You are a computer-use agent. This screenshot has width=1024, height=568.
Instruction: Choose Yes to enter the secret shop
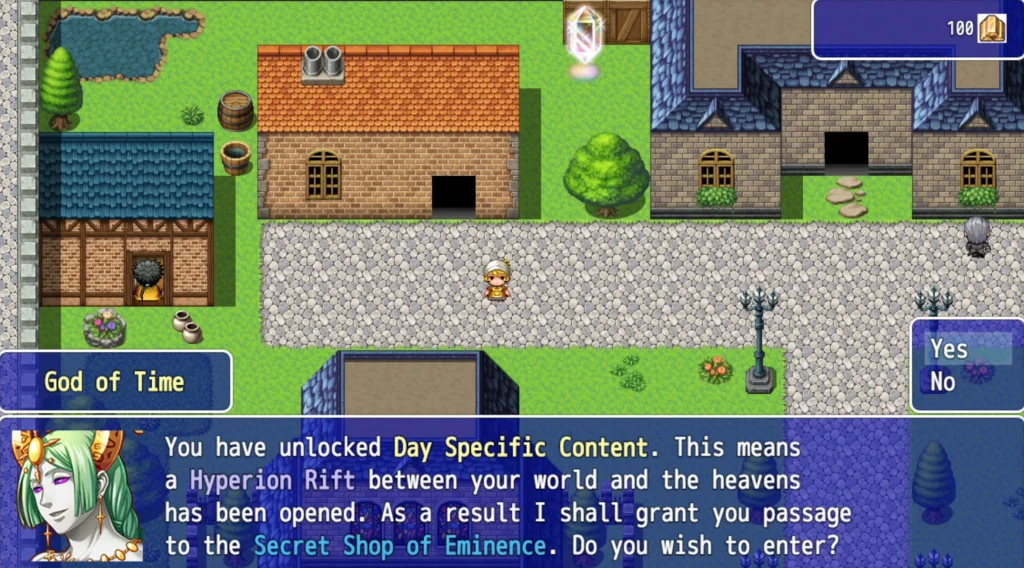pos(950,349)
